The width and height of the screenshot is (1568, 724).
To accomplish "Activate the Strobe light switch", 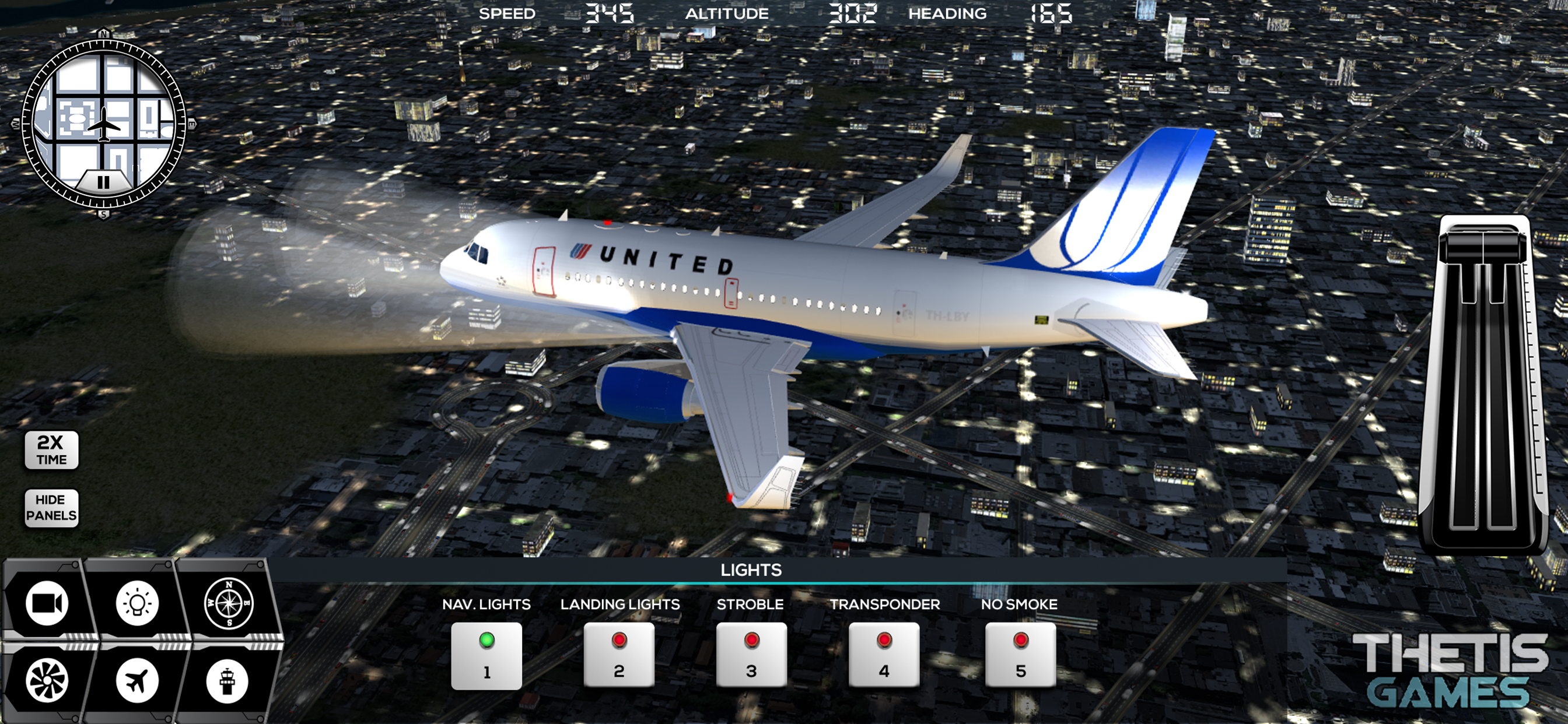I will (x=751, y=655).
